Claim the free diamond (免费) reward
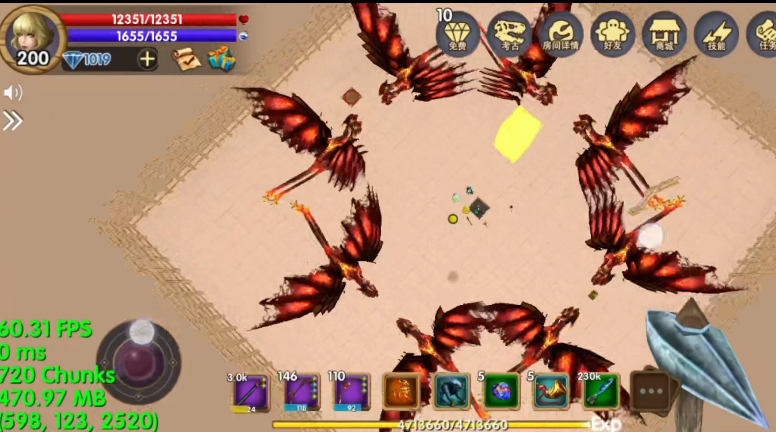776x432 pixels. pos(458,35)
